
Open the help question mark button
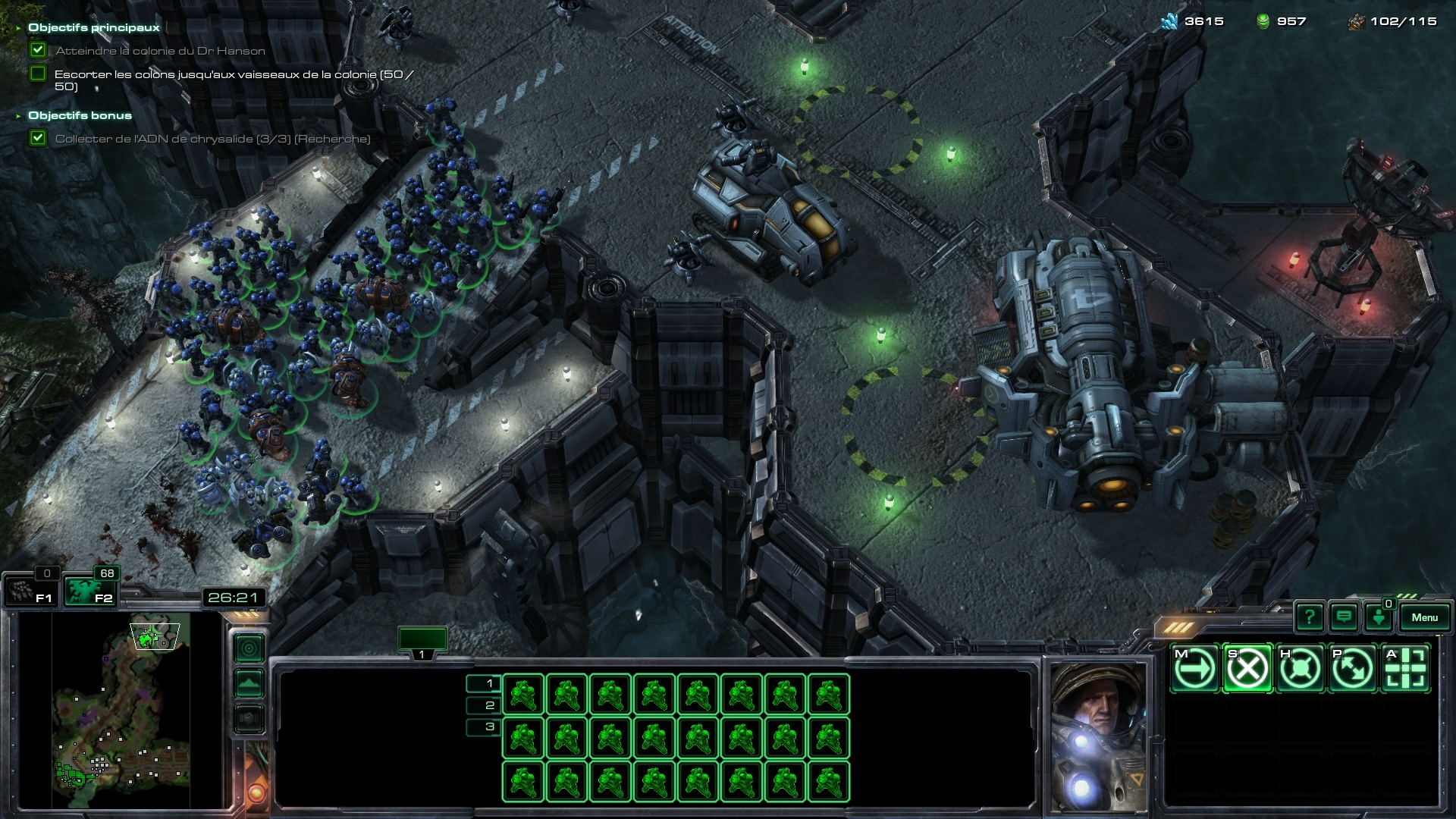pyautogui.click(x=1309, y=617)
